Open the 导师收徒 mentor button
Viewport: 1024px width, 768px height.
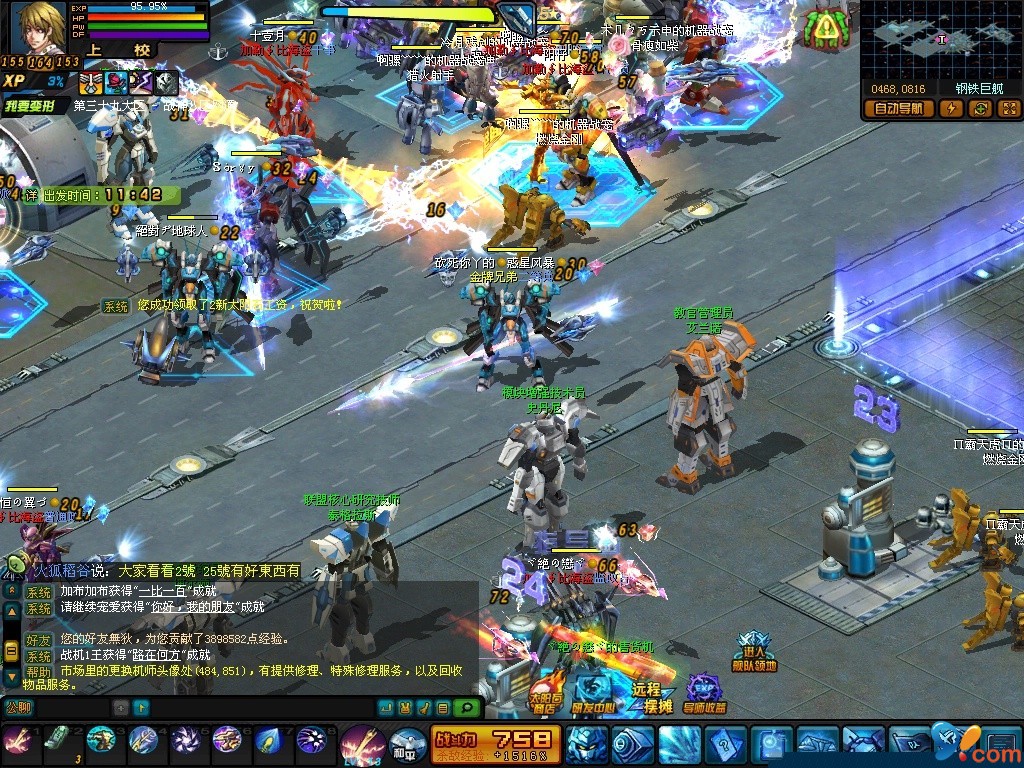point(704,697)
